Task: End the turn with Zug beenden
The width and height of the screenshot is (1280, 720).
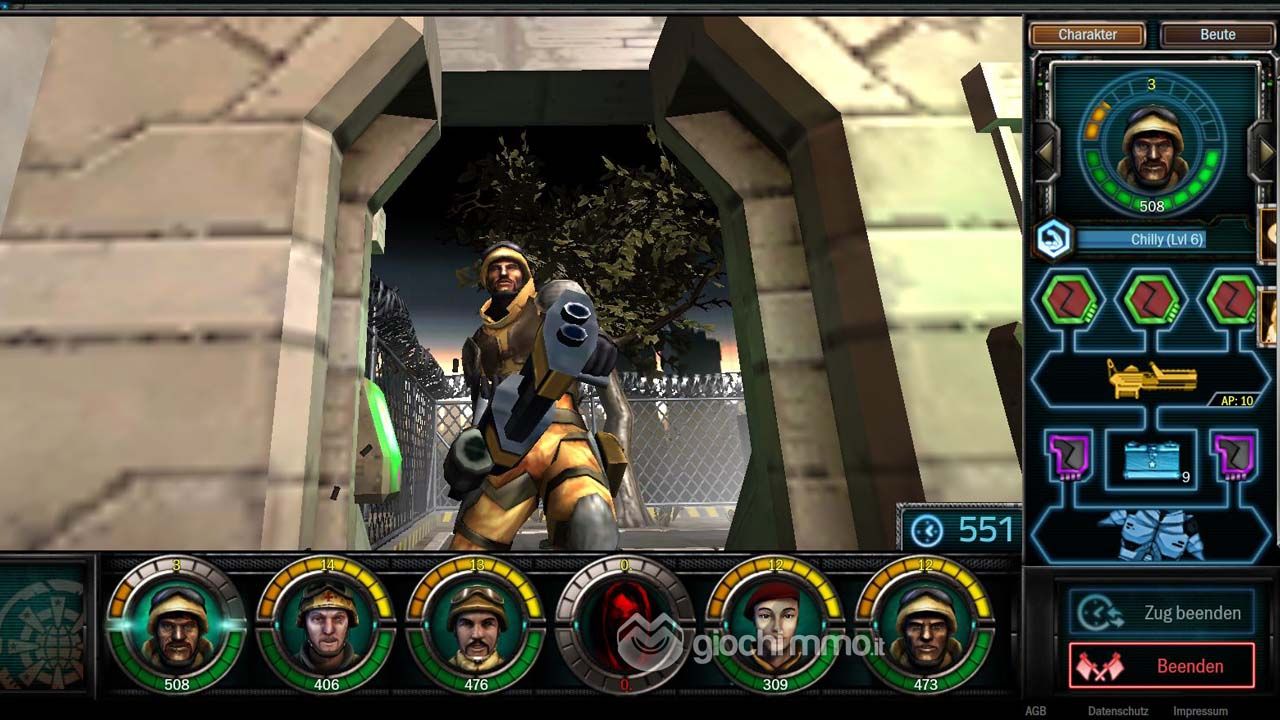Action: [1160, 613]
